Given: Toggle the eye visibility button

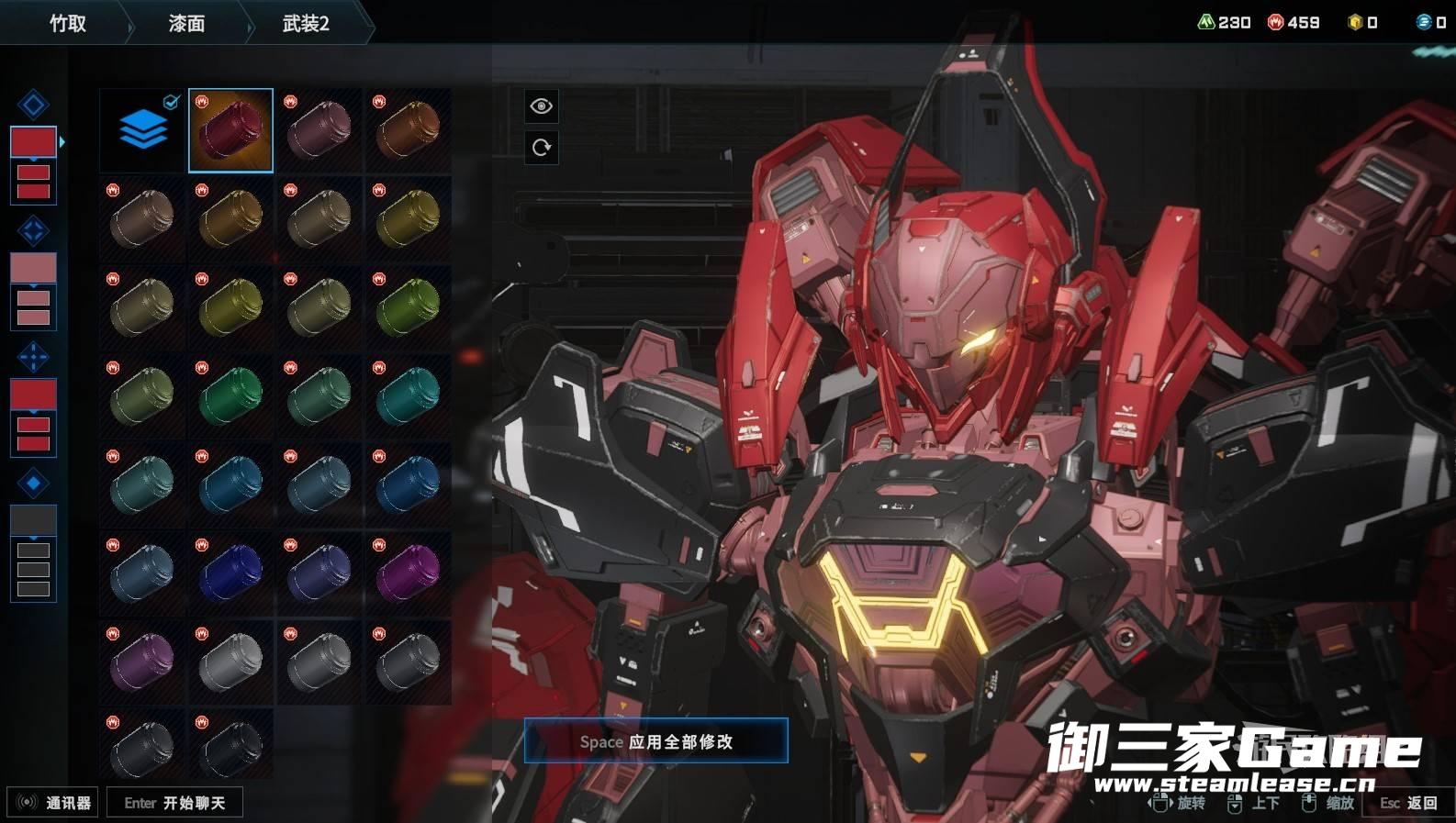Looking at the screenshot, I should [x=541, y=106].
